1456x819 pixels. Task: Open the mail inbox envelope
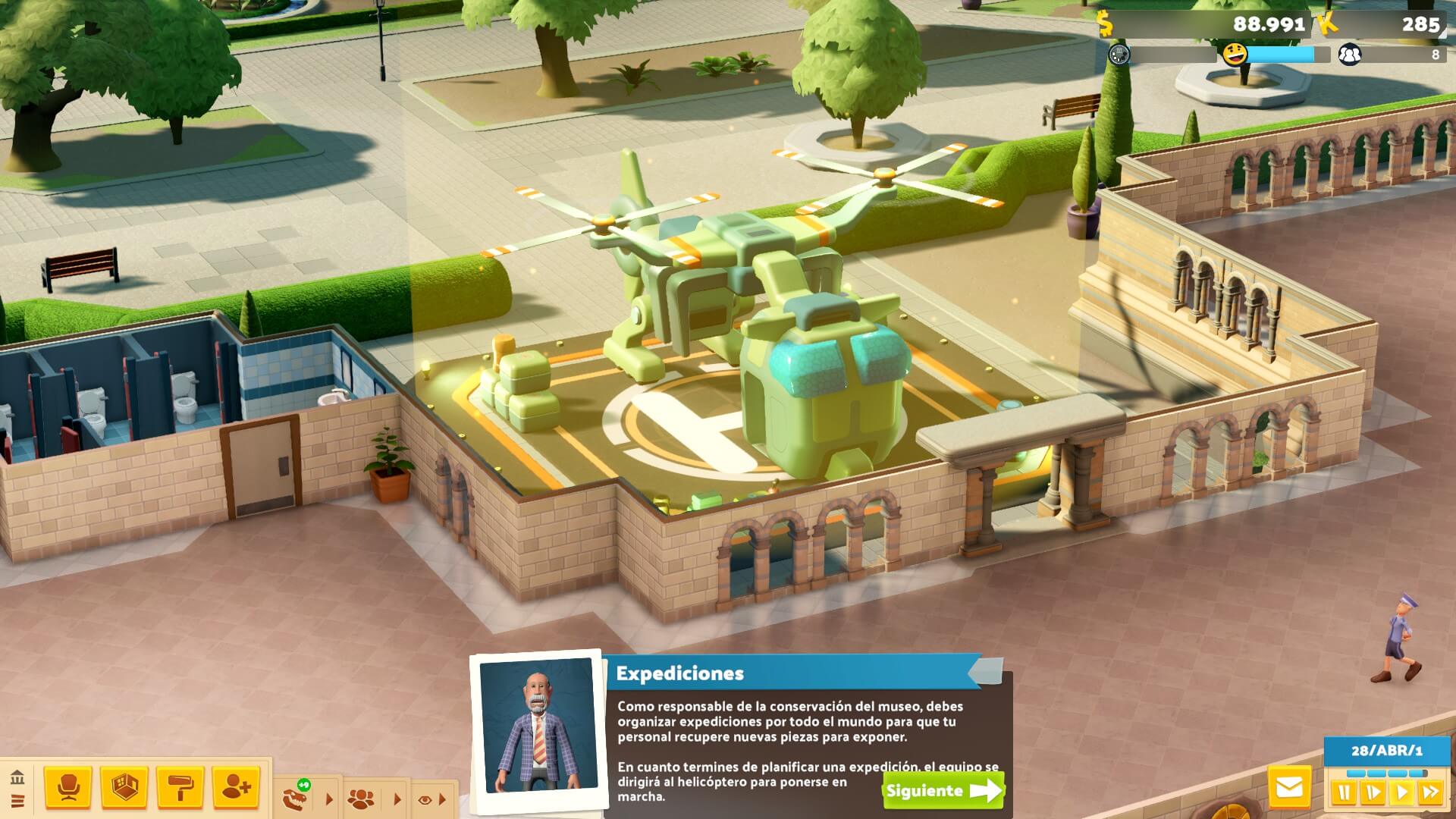tap(1289, 788)
